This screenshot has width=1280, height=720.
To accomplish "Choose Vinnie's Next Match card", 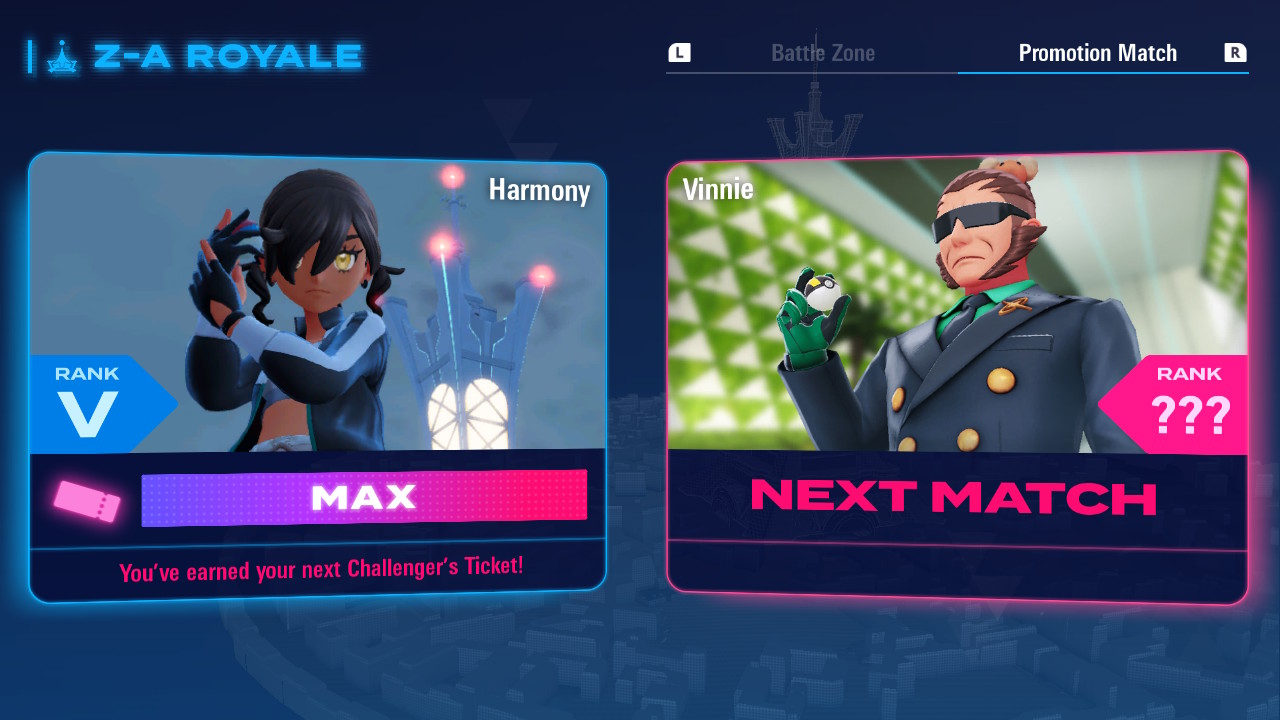I will click(x=957, y=376).
